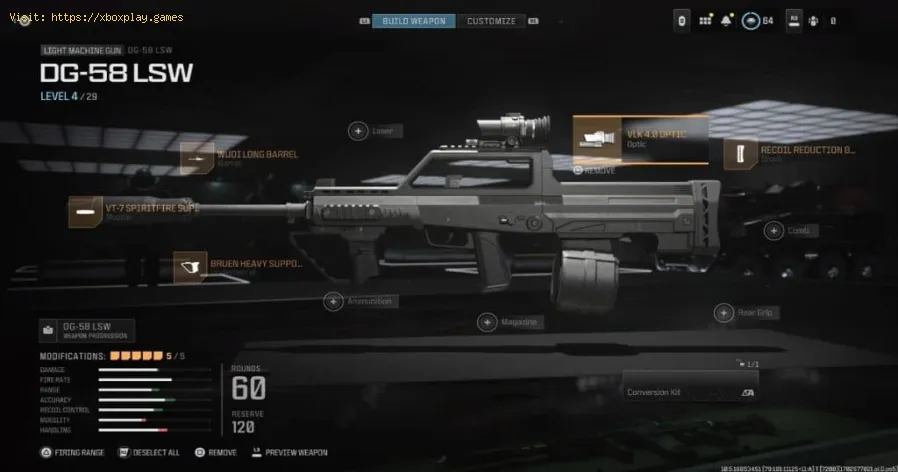898x472 pixels.
Task: Open the Conversion Kit panel
Action: point(689,391)
